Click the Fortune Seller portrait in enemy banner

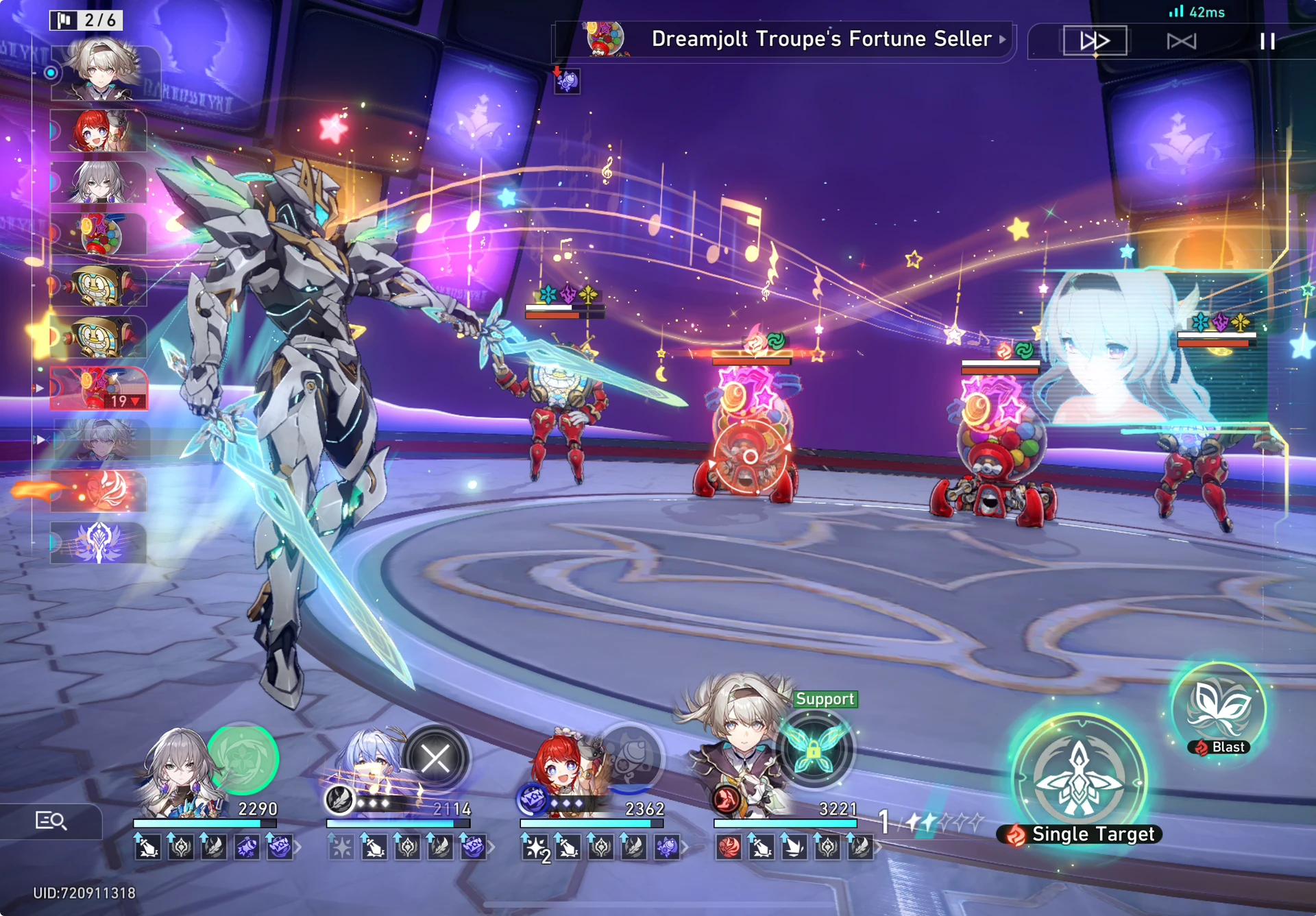pos(602,39)
